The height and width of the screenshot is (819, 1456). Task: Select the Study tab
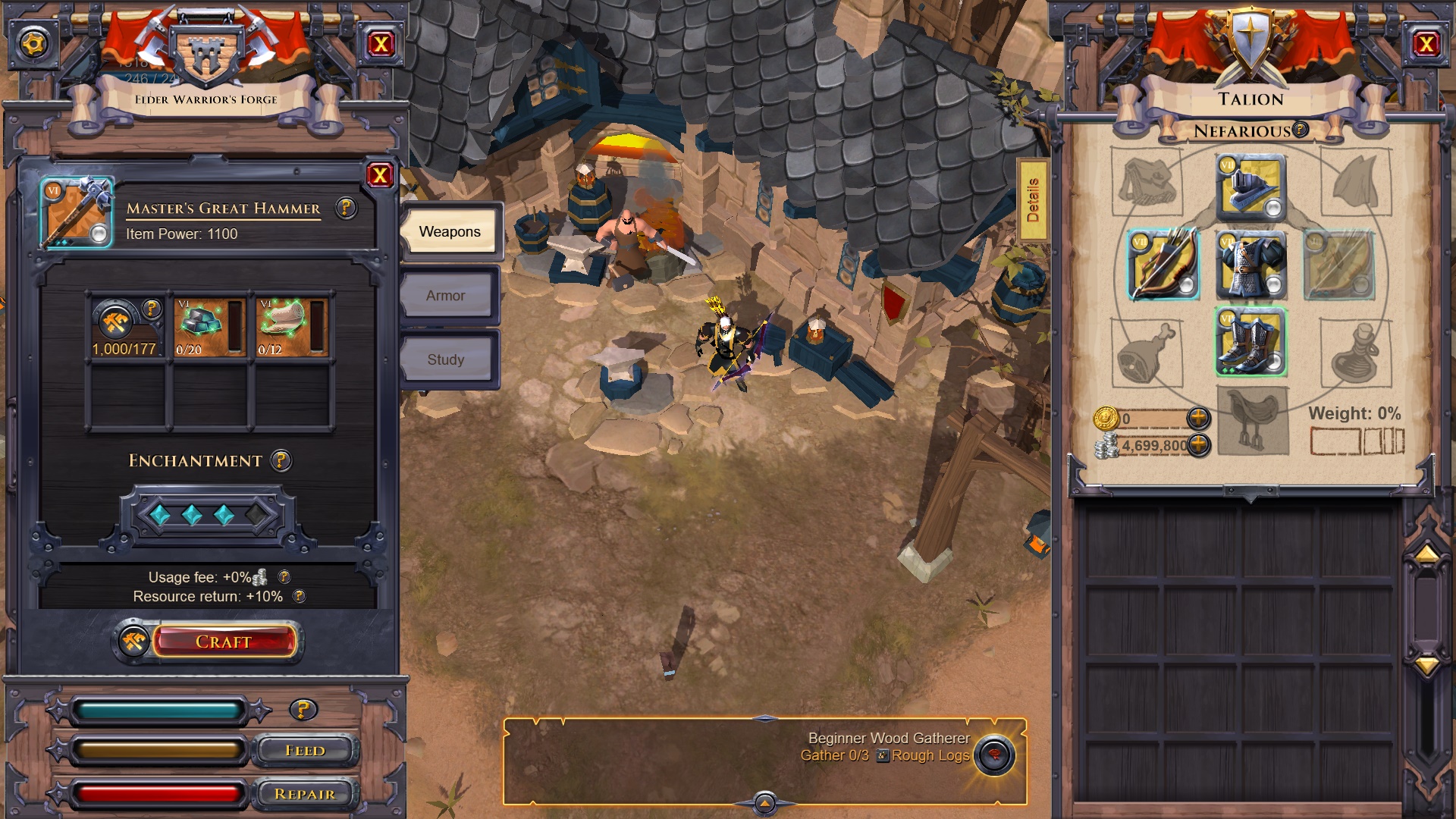tap(446, 359)
